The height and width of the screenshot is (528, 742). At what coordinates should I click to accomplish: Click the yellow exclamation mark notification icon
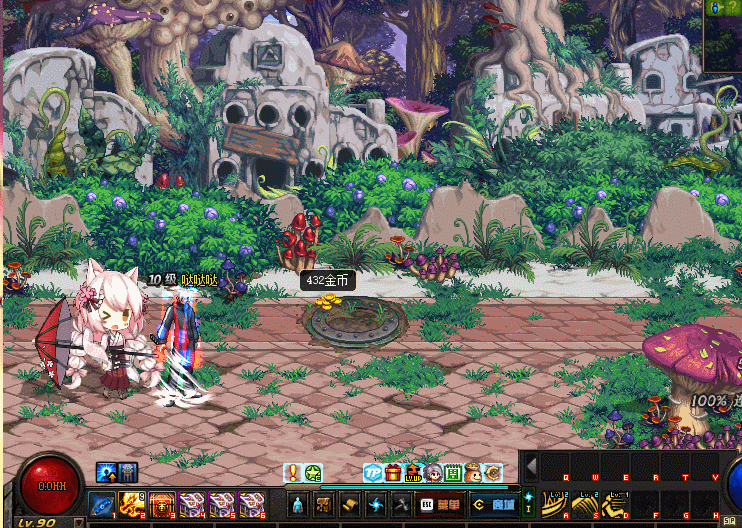tap(293, 473)
